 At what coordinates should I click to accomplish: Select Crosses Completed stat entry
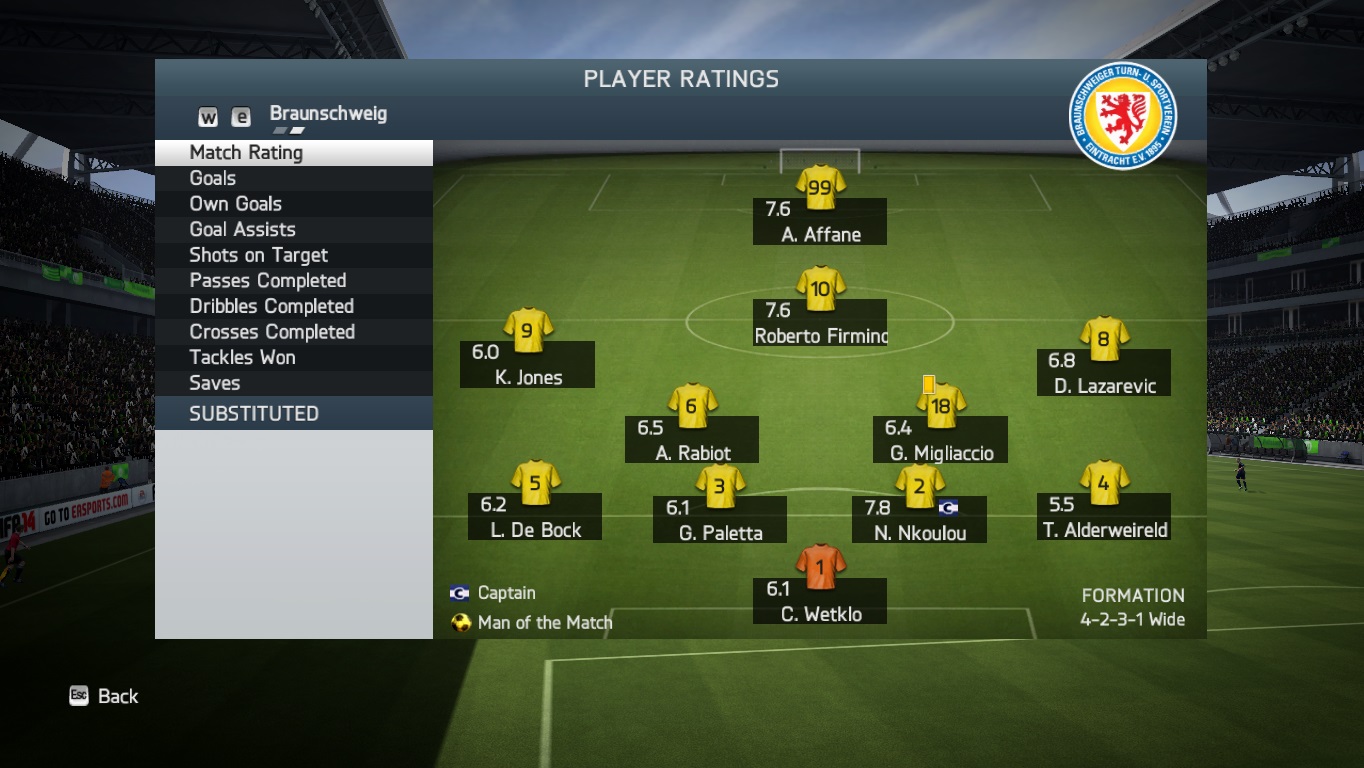[x=272, y=332]
